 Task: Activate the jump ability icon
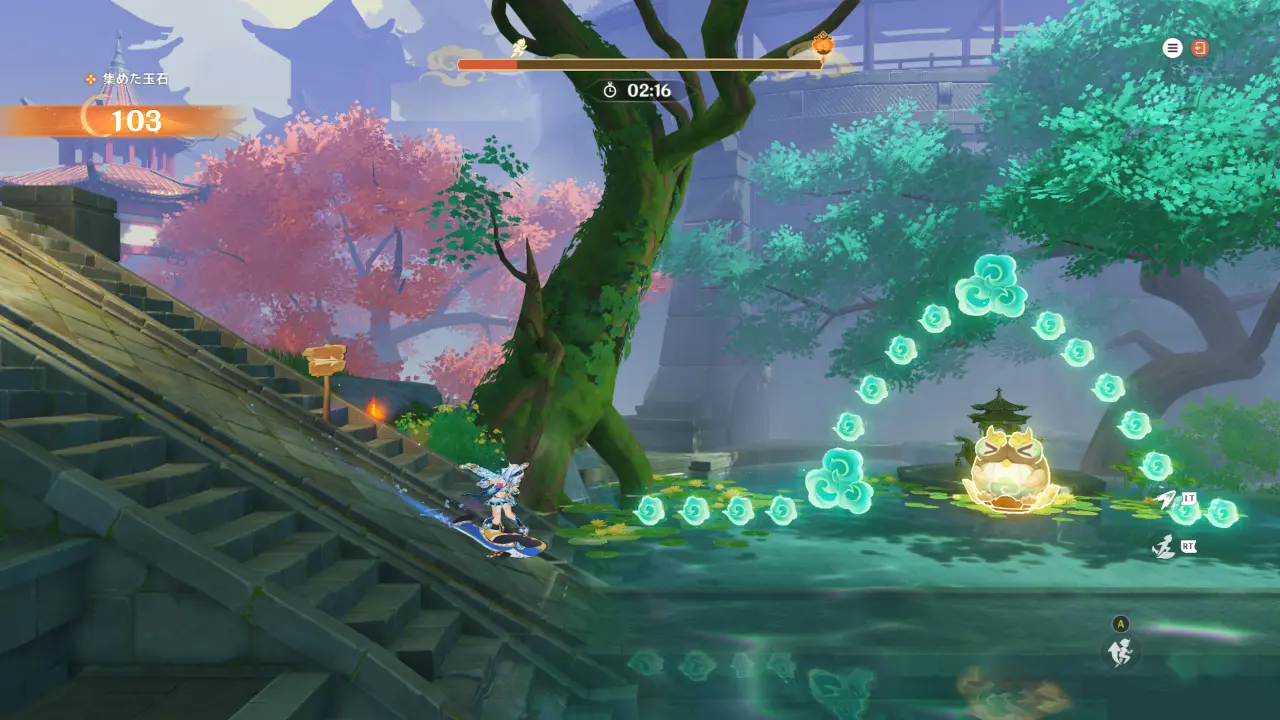[1120, 652]
